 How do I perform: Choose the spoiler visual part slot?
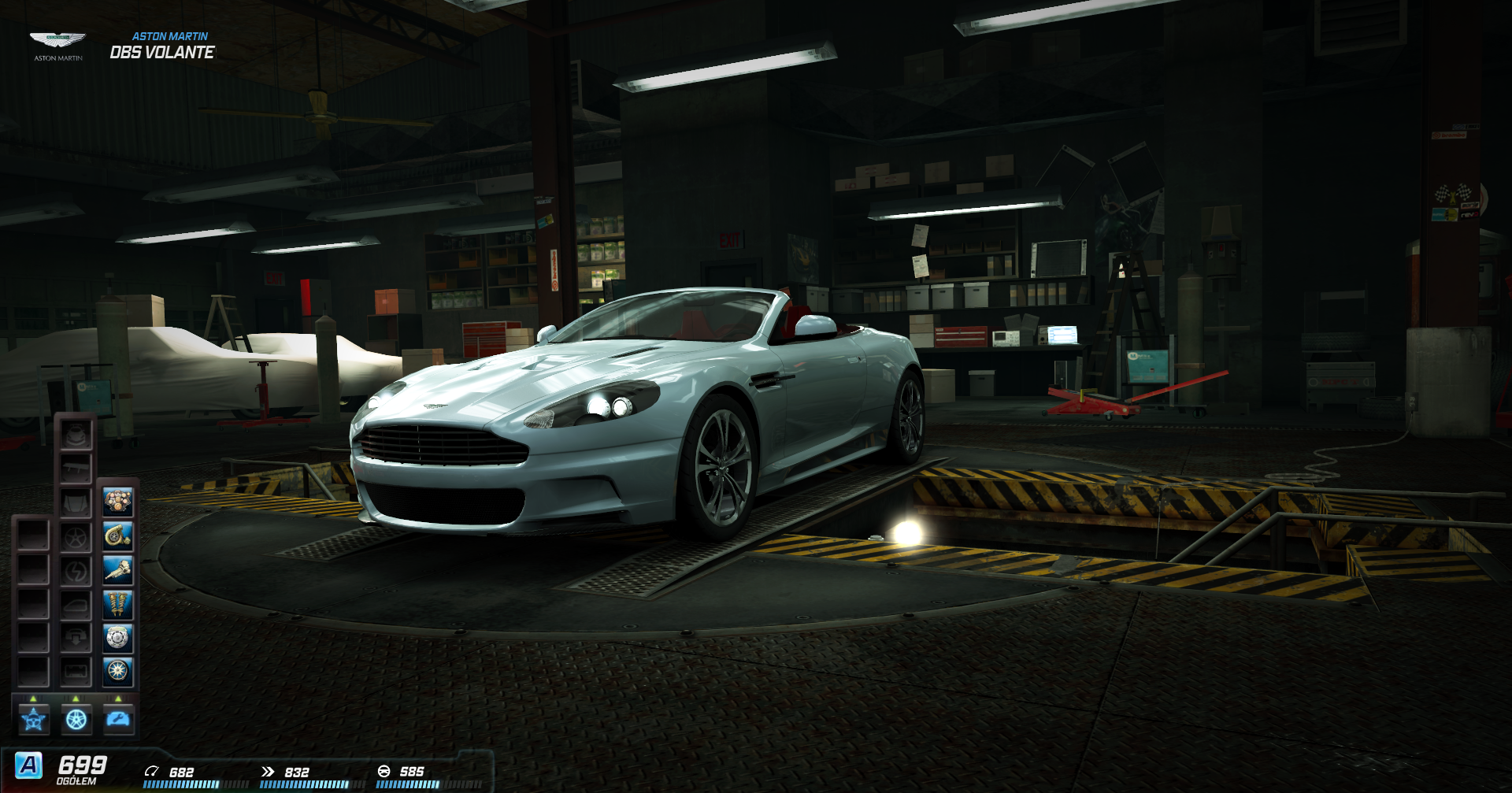pos(76,469)
